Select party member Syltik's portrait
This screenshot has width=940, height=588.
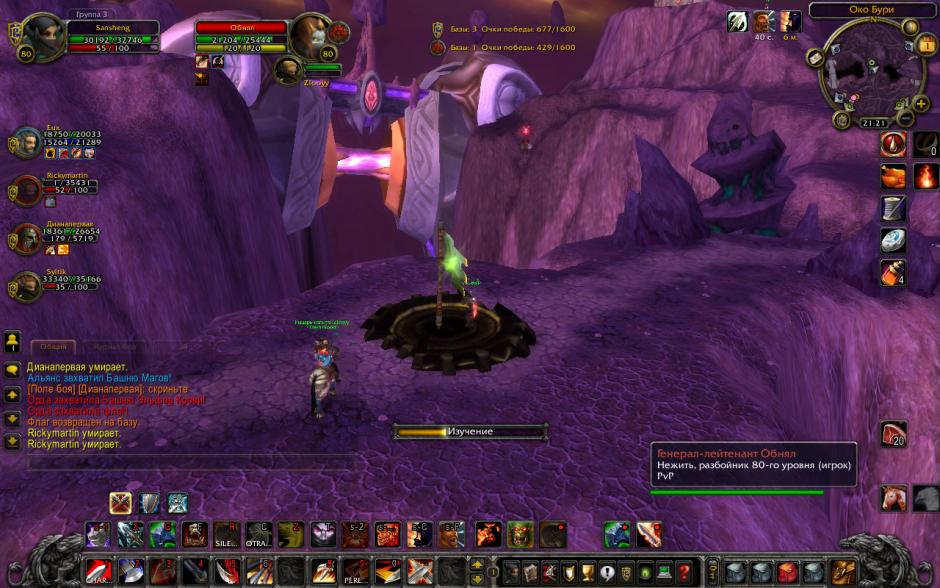click(x=27, y=287)
